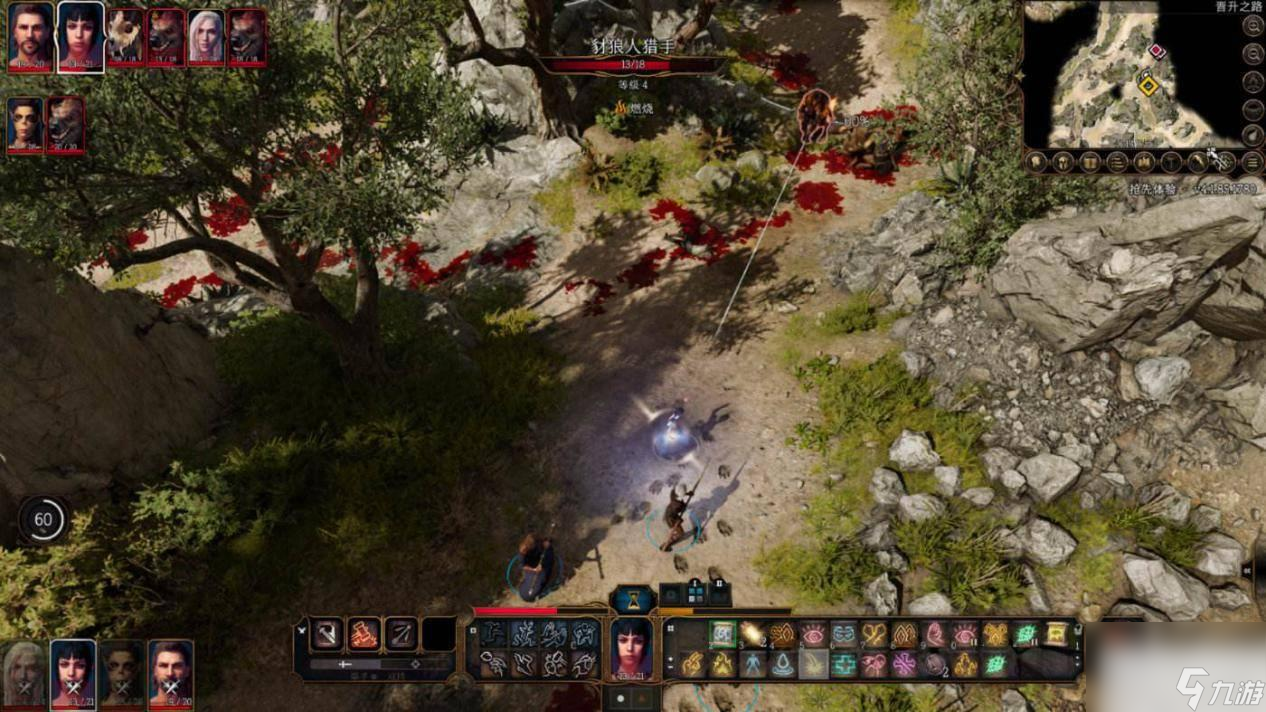
Task: Select the bearded man's turn-order portrait
Action: point(31,36)
